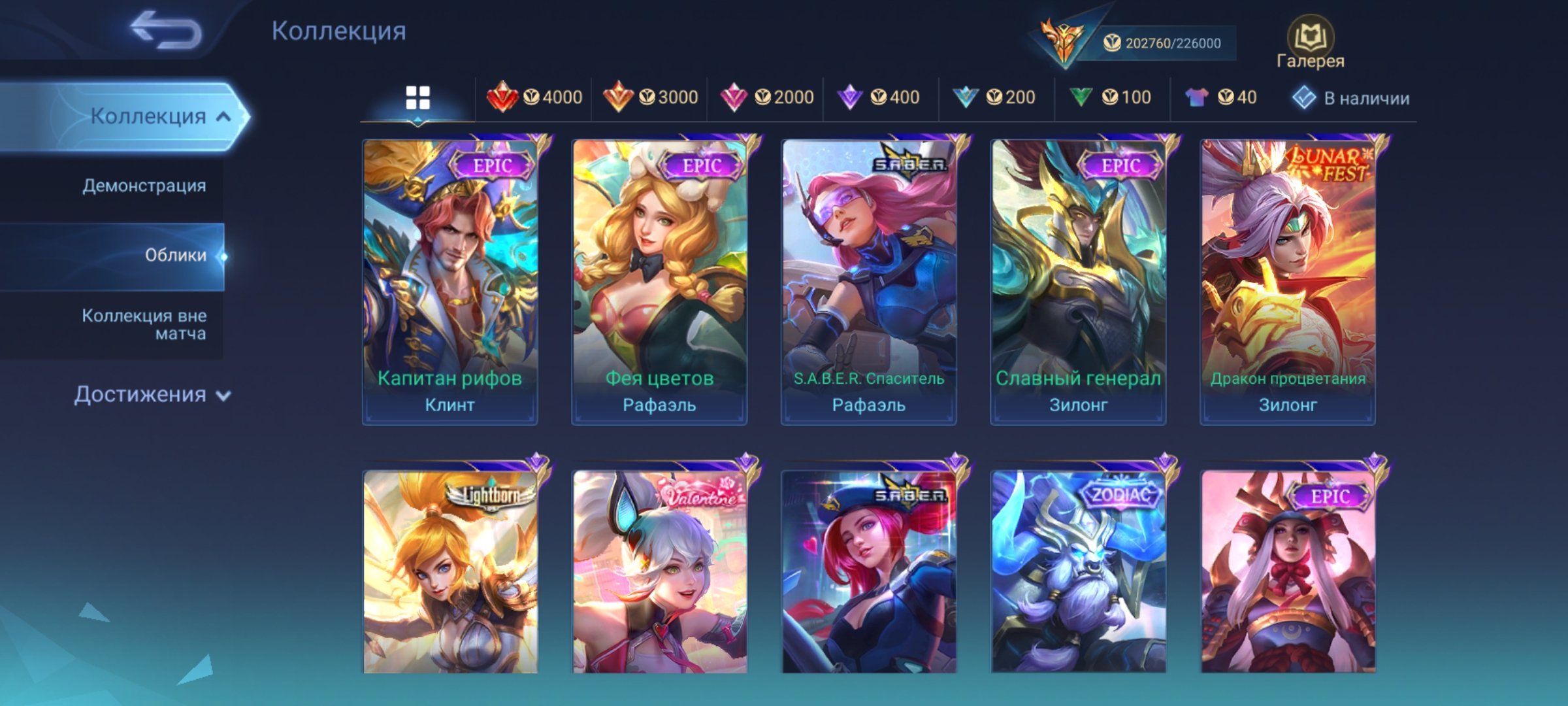Filter skins by 2000 points tier

click(x=766, y=97)
